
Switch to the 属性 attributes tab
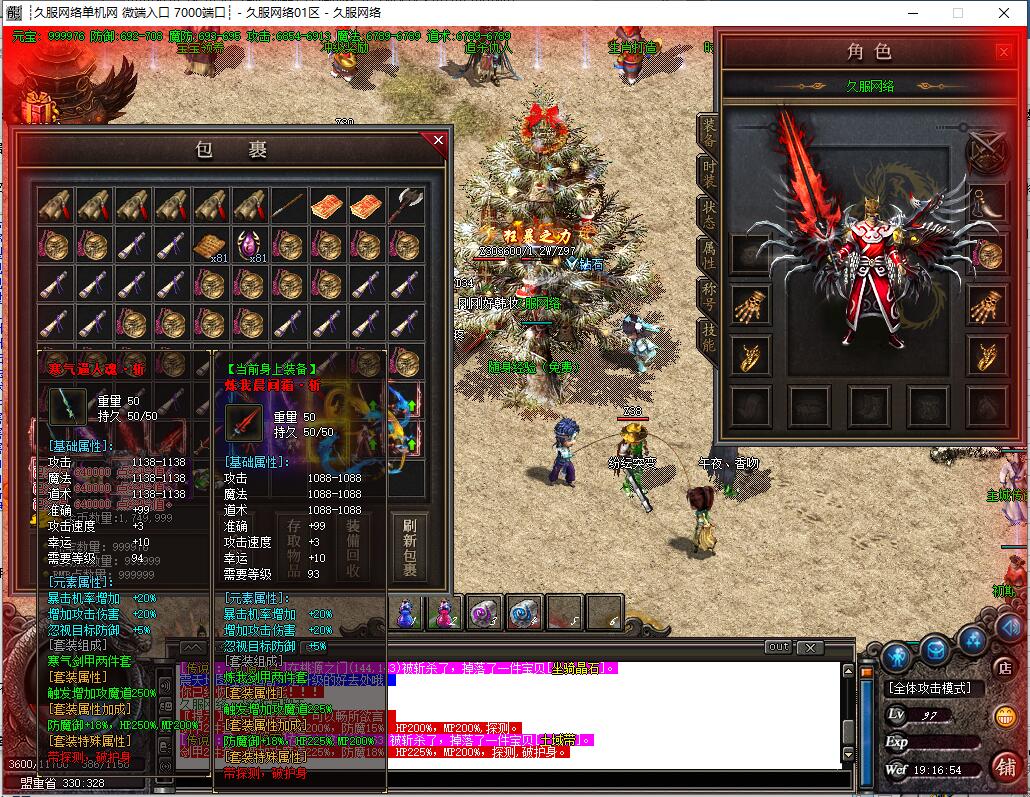click(x=708, y=256)
